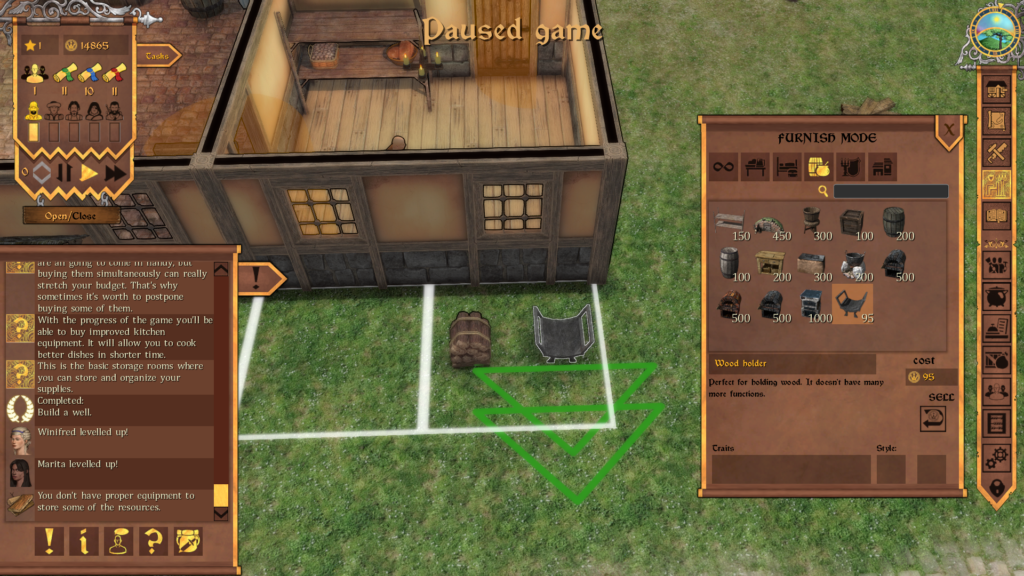Image resolution: width=1024 pixels, height=576 pixels.
Task: Close the Furnish Mode panel
Action: point(948,128)
